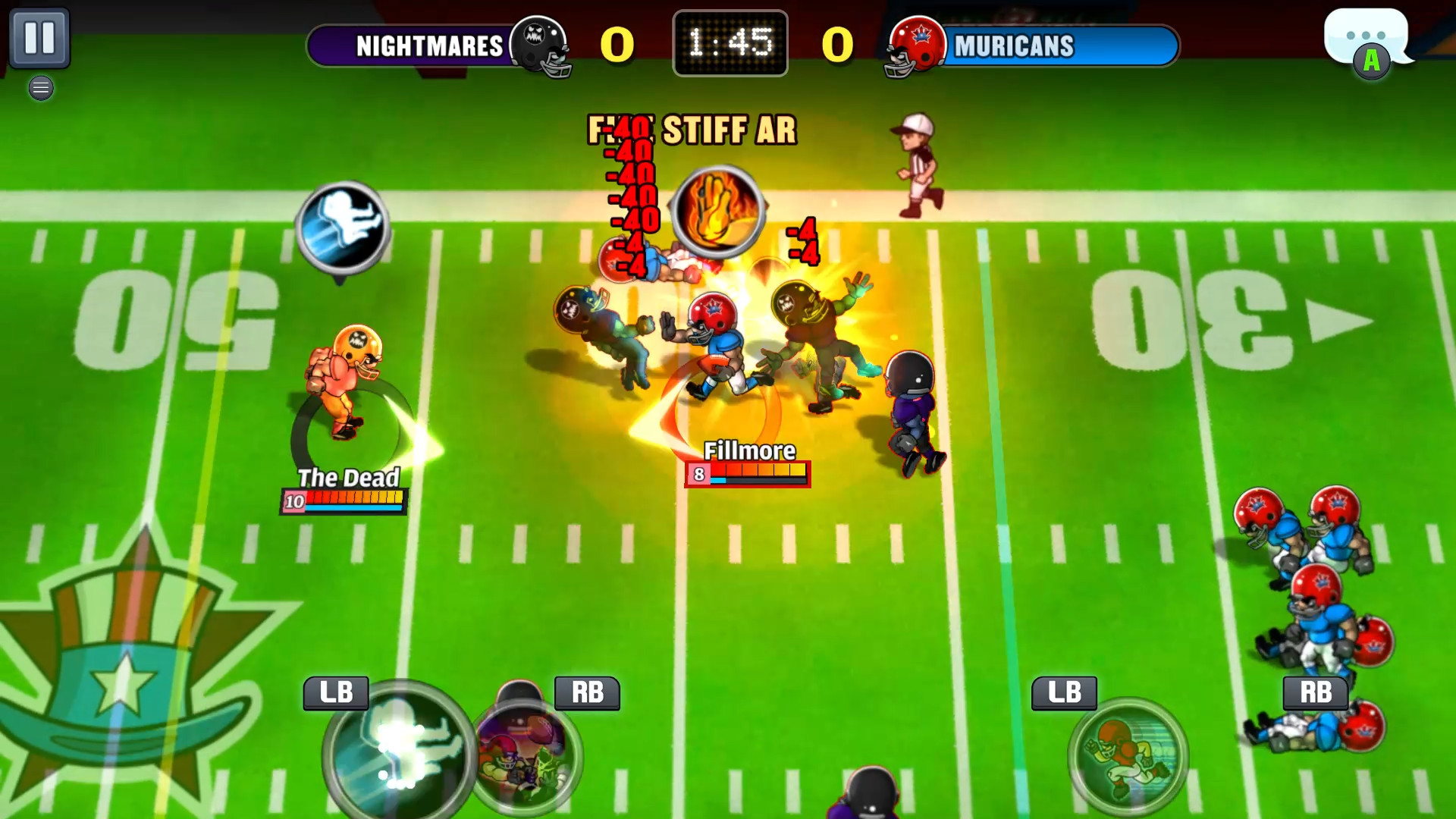
Task: Select the white sprinting-player ability icon near midfield
Action: [343, 227]
